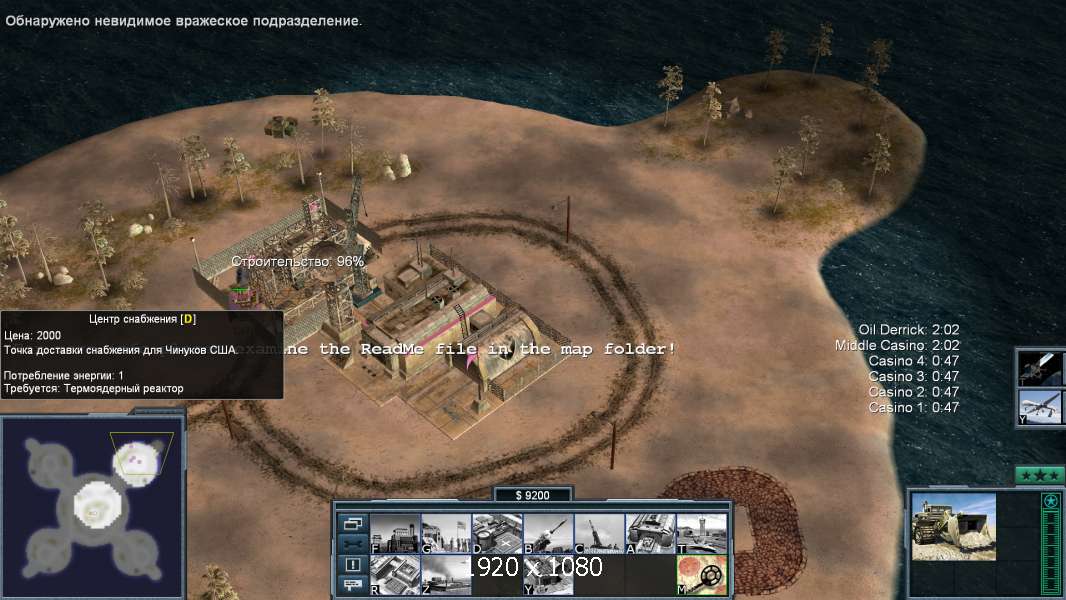1066x600 pixels.
Task: Build the Barracks with the flag icon
Action: [446, 534]
